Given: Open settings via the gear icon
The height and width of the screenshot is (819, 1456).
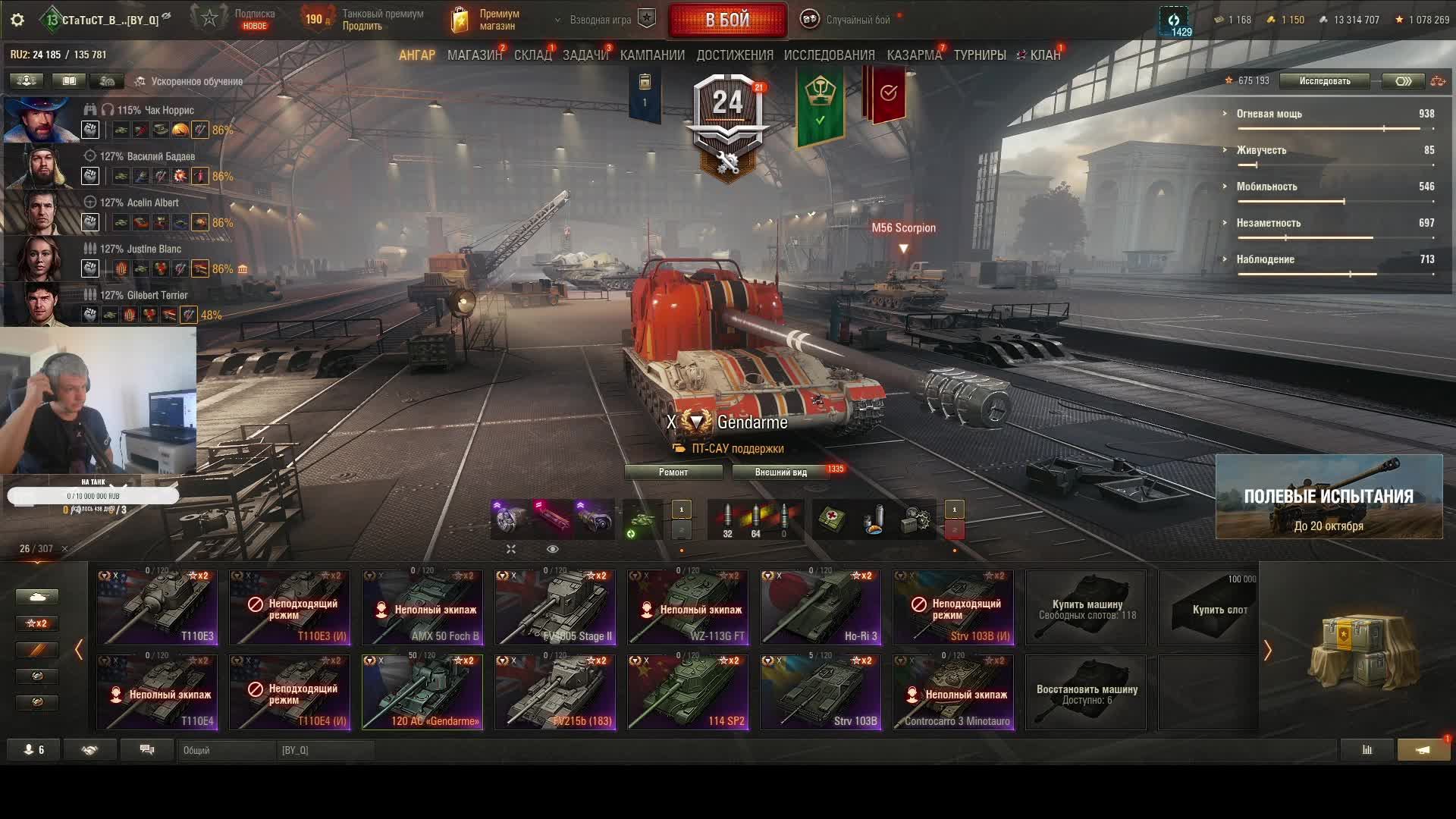Looking at the screenshot, I should [17, 20].
